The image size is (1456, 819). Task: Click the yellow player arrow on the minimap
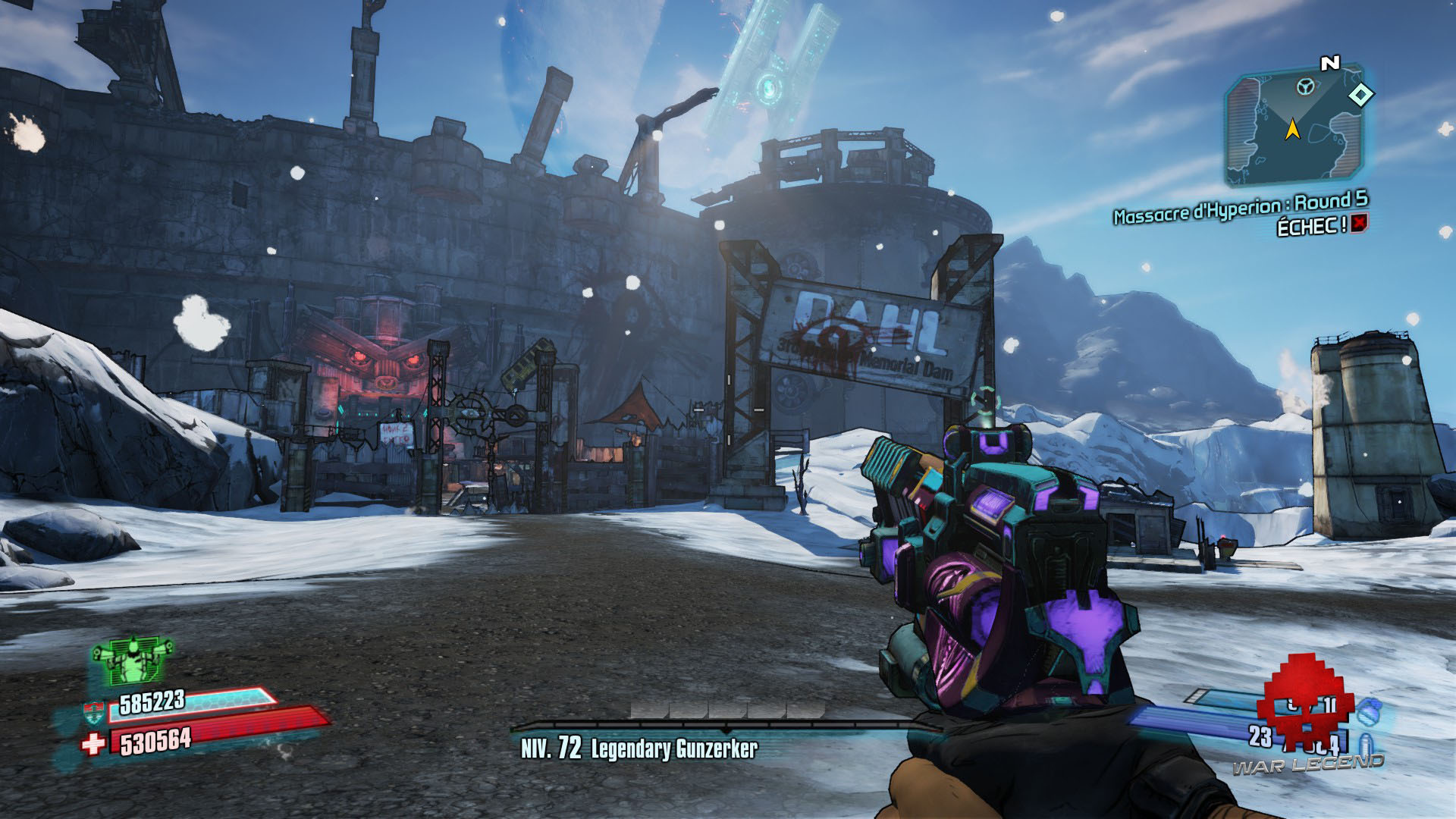(x=1294, y=130)
